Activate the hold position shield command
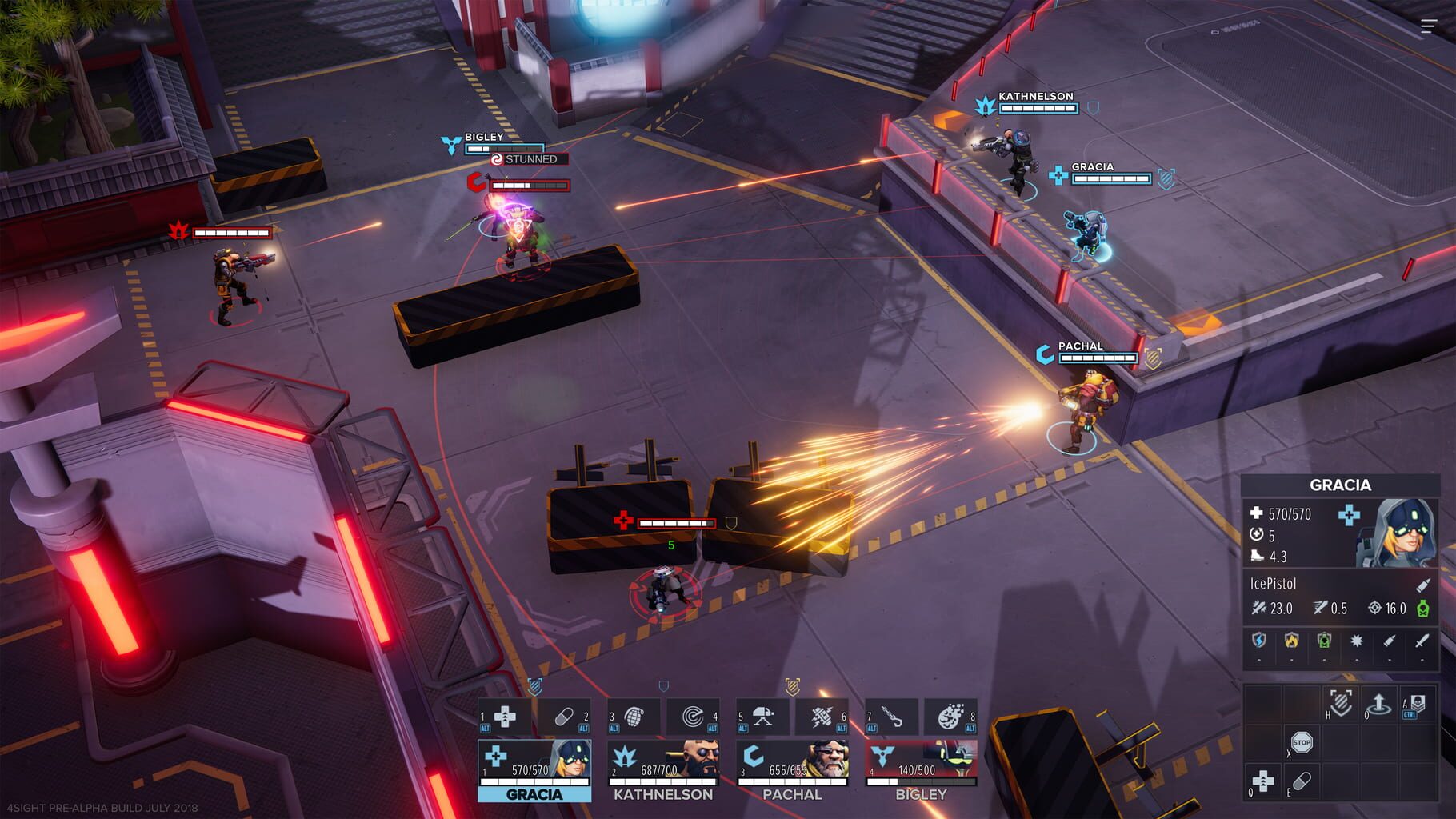 (1341, 704)
